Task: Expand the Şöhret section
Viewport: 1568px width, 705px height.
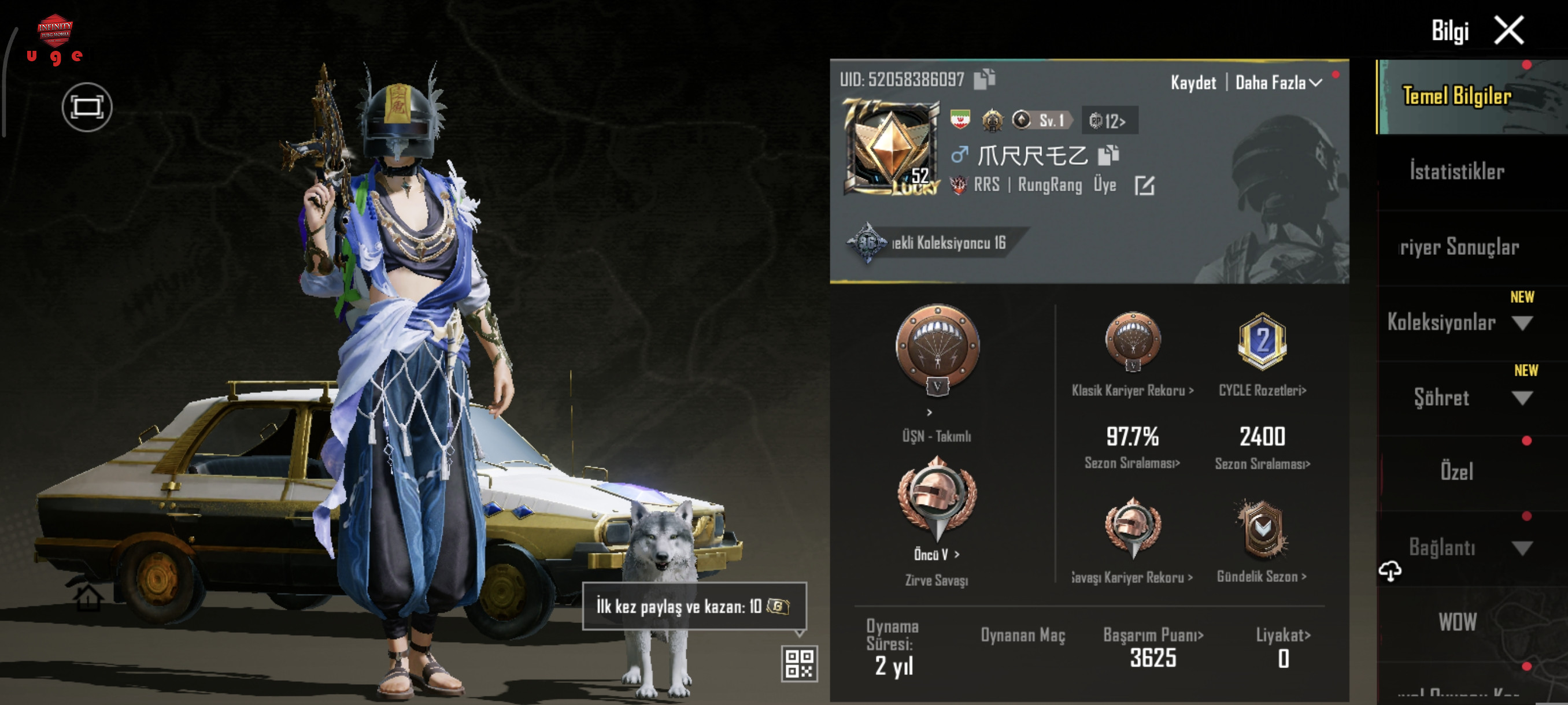Action: click(x=1522, y=398)
